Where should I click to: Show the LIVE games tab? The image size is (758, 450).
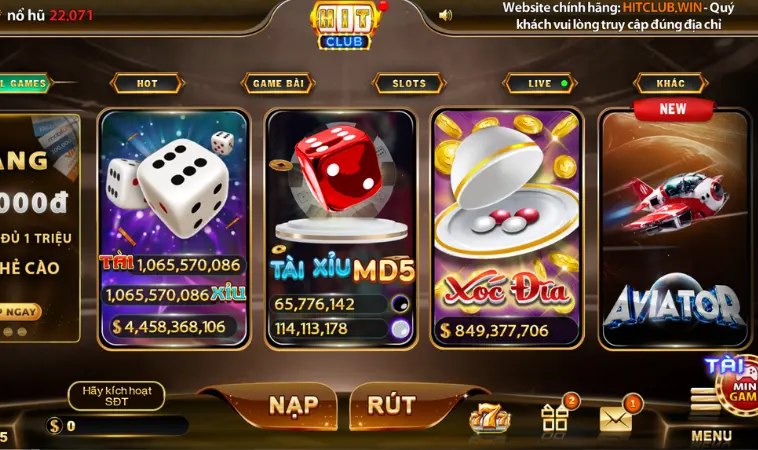[540, 84]
